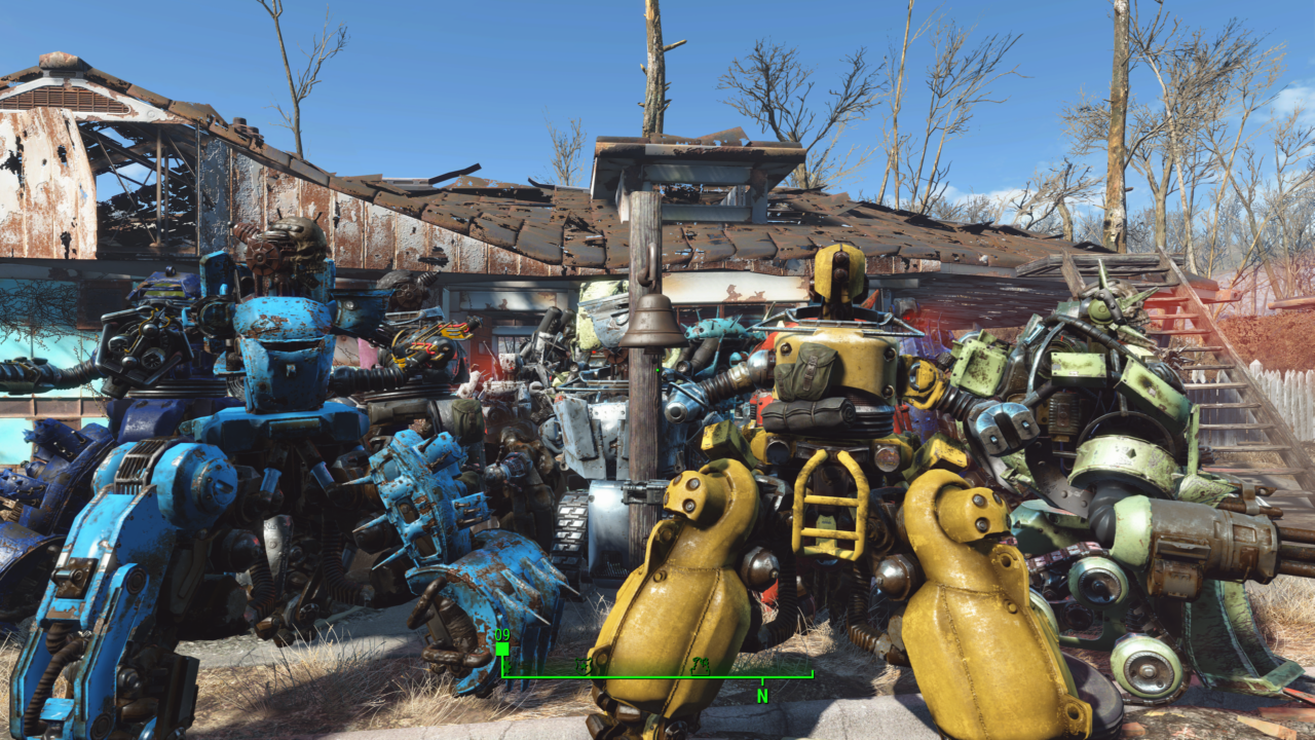
Task: Select the ruined building marker on the compass
Action: pos(700,666)
